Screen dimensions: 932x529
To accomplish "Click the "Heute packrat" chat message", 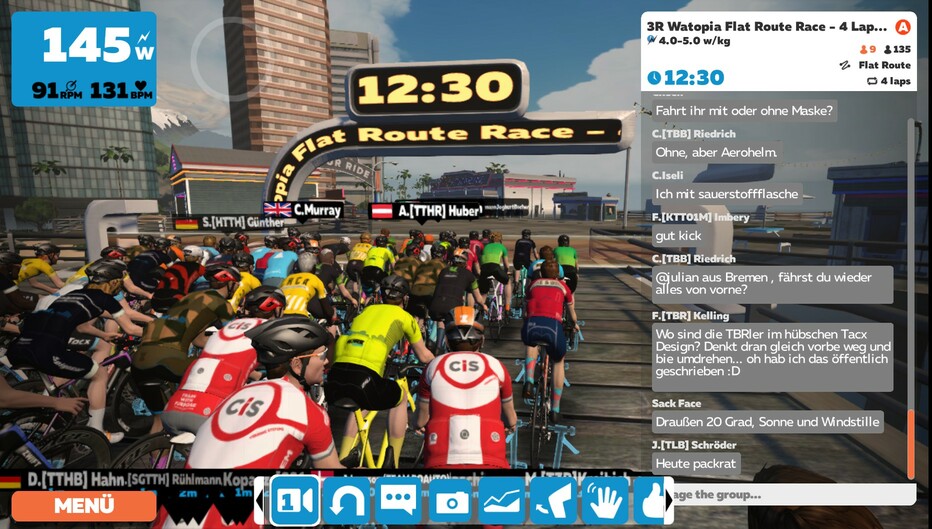I will [x=697, y=463].
